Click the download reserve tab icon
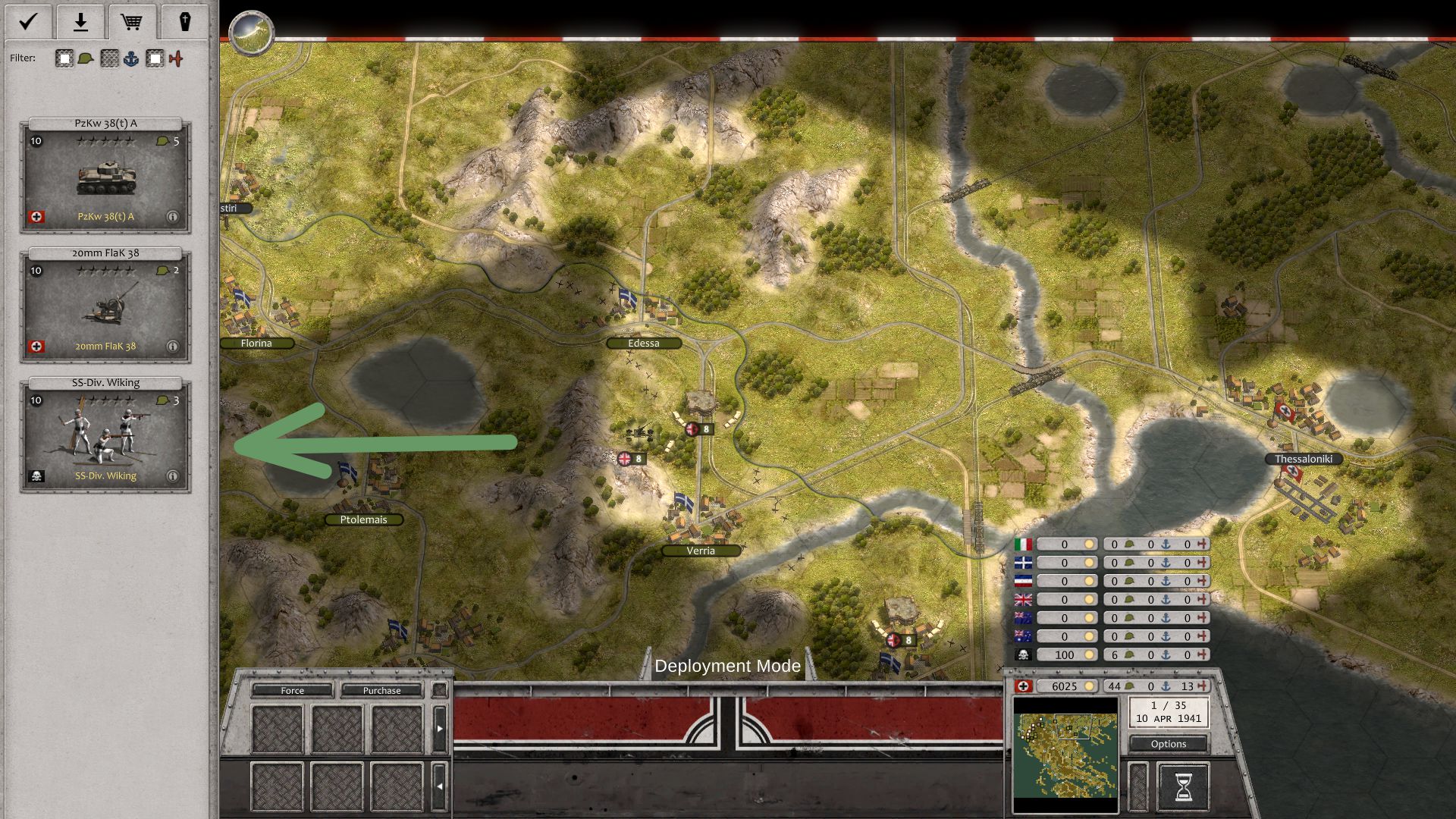The image size is (1456, 819). pyautogui.click(x=80, y=22)
